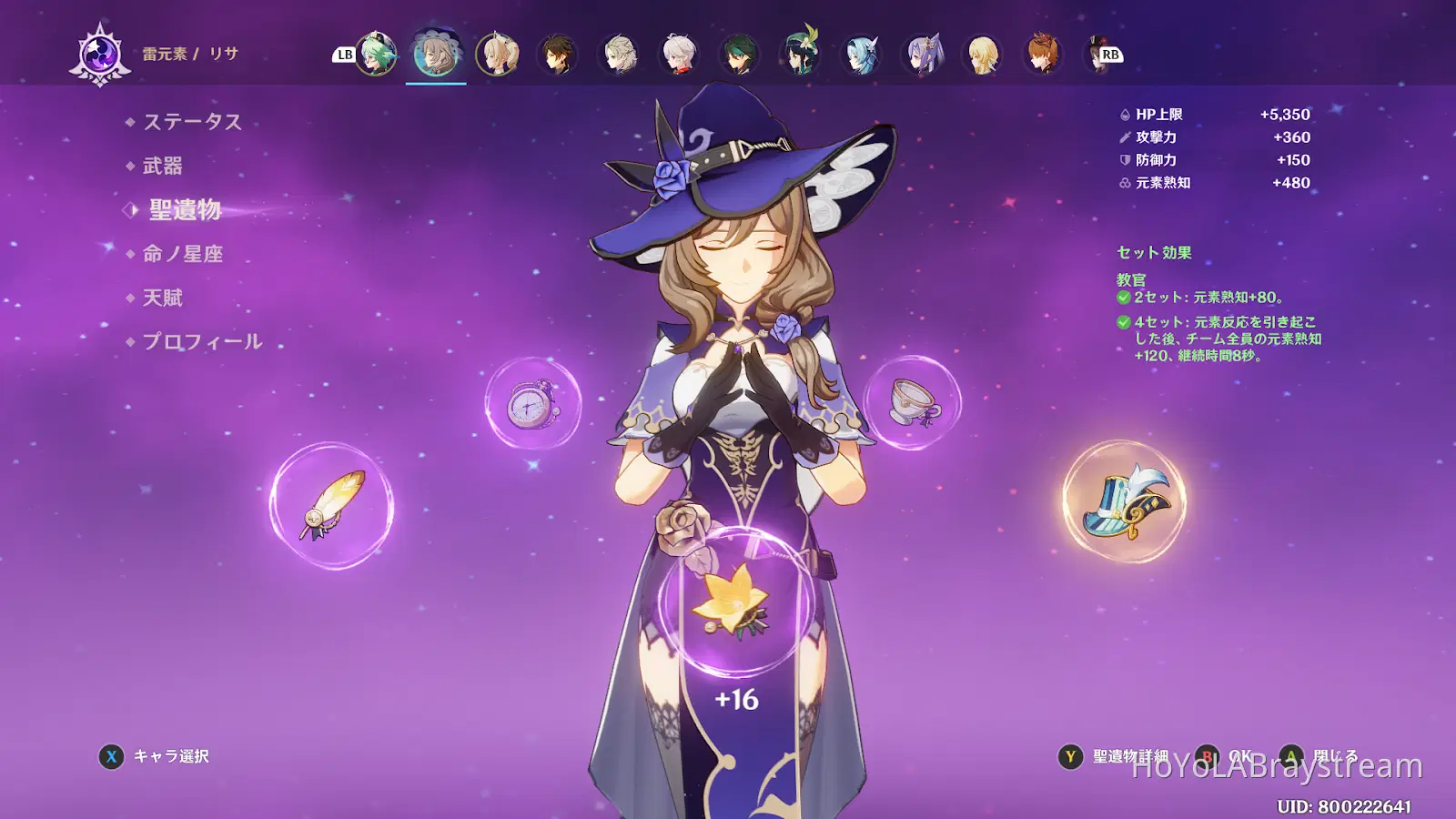Choose the pocket watch artifact slot

tap(533, 404)
